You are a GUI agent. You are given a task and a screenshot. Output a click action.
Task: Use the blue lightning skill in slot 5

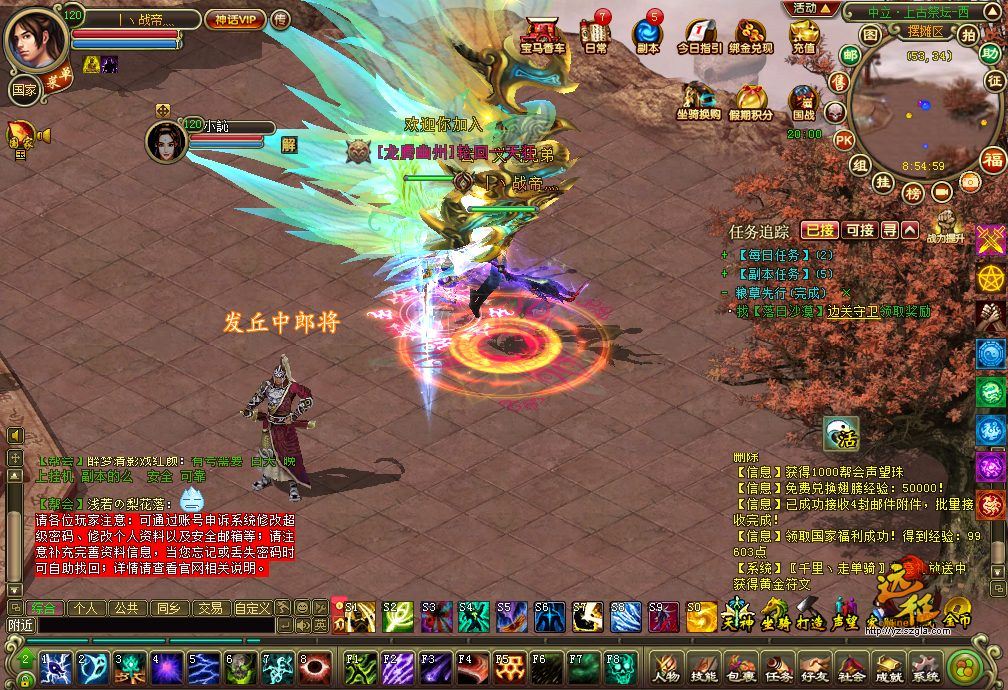pyautogui.click(x=203, y=666)
